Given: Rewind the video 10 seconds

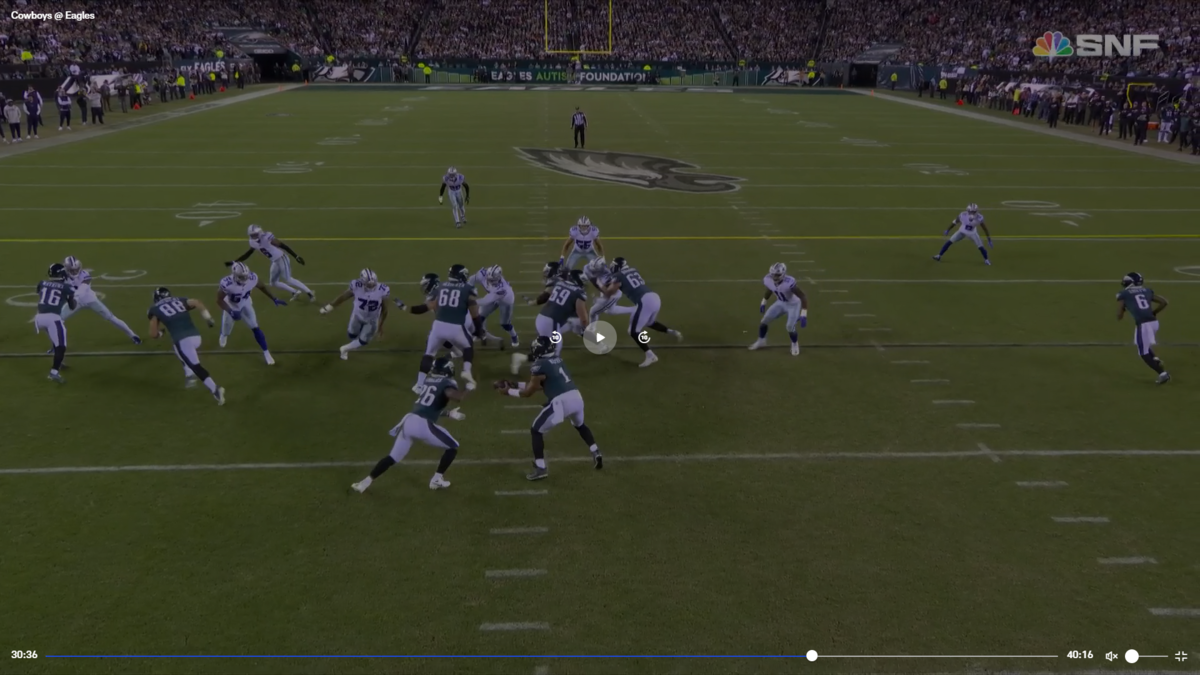Looking at the screenshot, I should coord(556,337).
